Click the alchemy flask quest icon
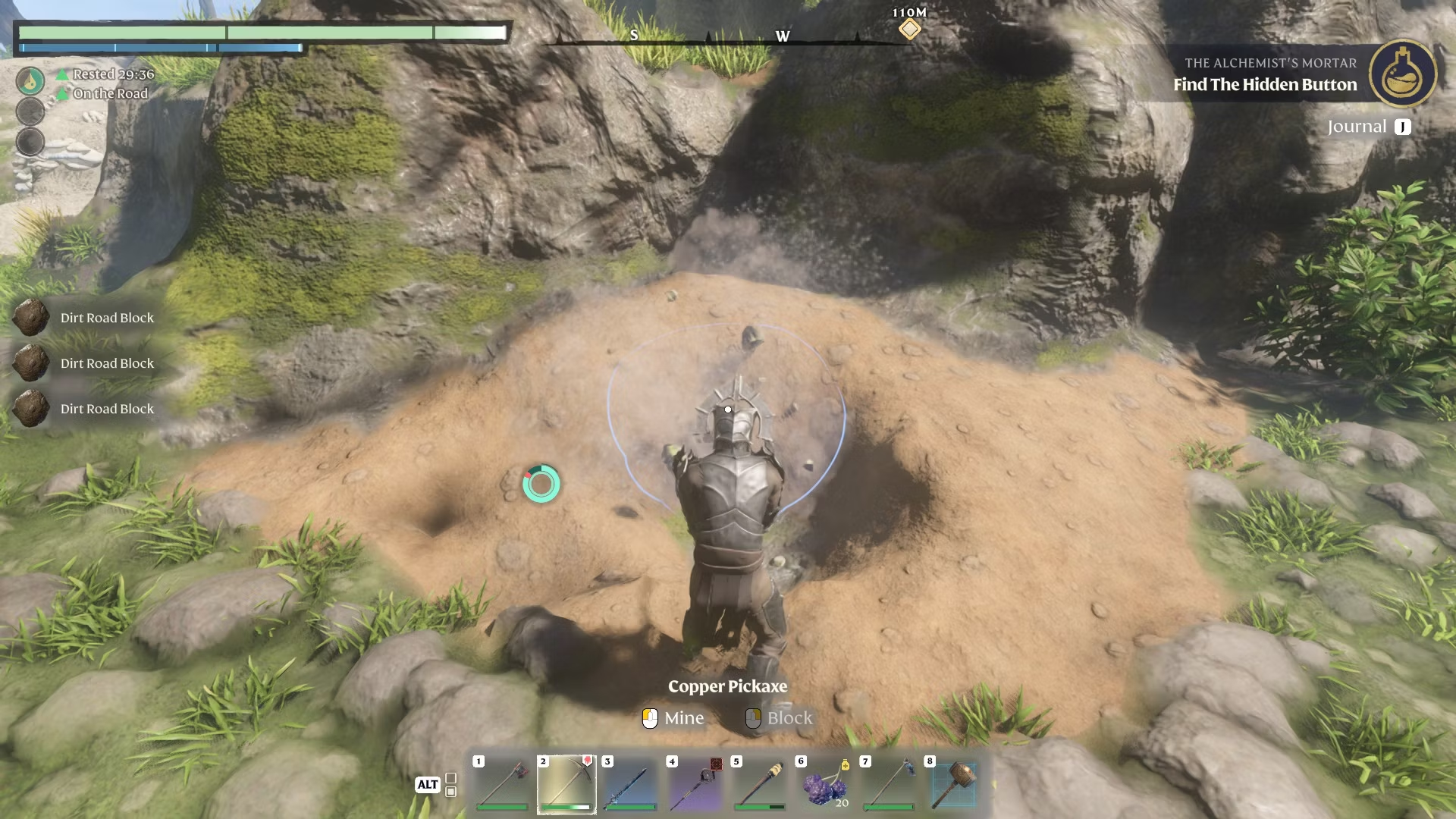 click(x=1402, y=74)
